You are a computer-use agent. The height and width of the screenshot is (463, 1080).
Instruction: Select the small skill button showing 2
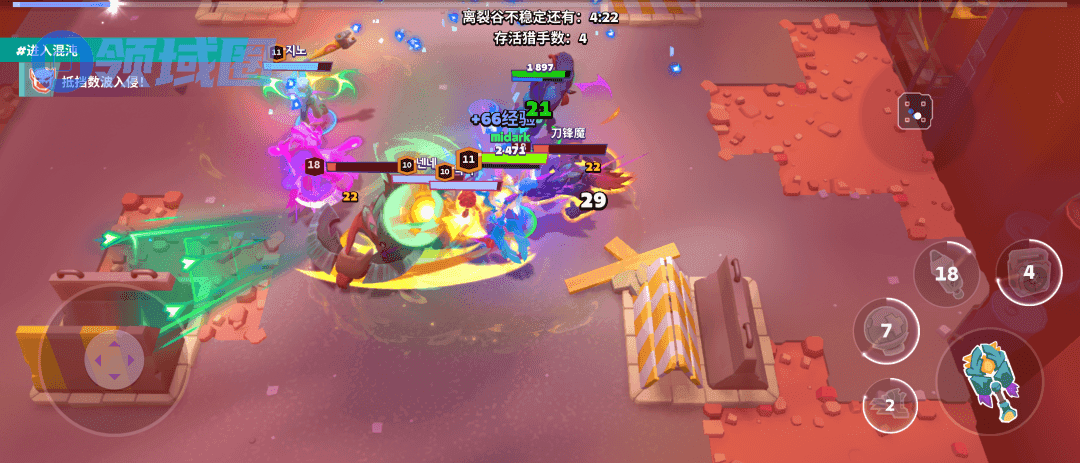click(x=889, y=405)
